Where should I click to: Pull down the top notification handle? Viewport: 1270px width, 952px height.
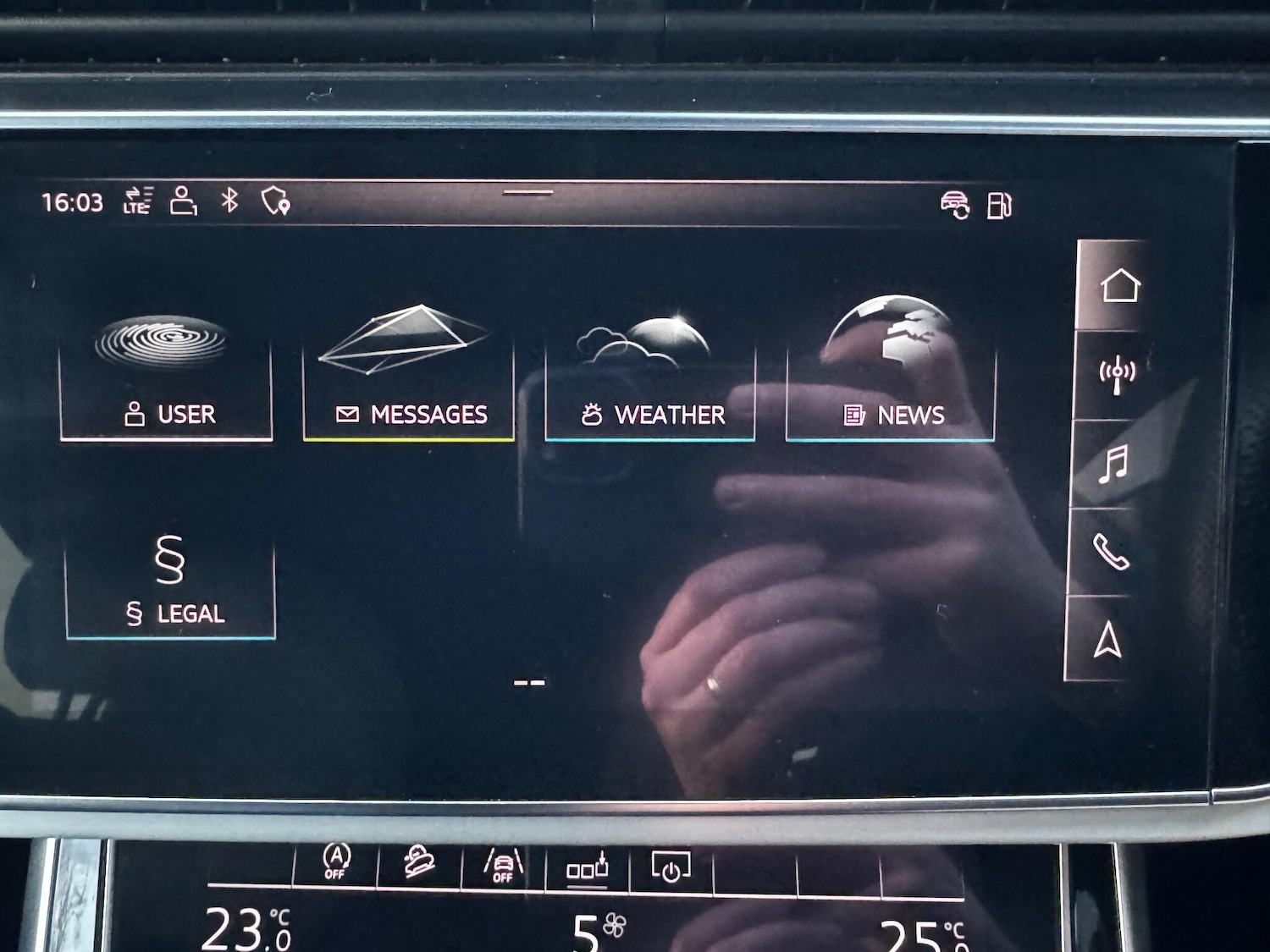(x=529, y=194)
